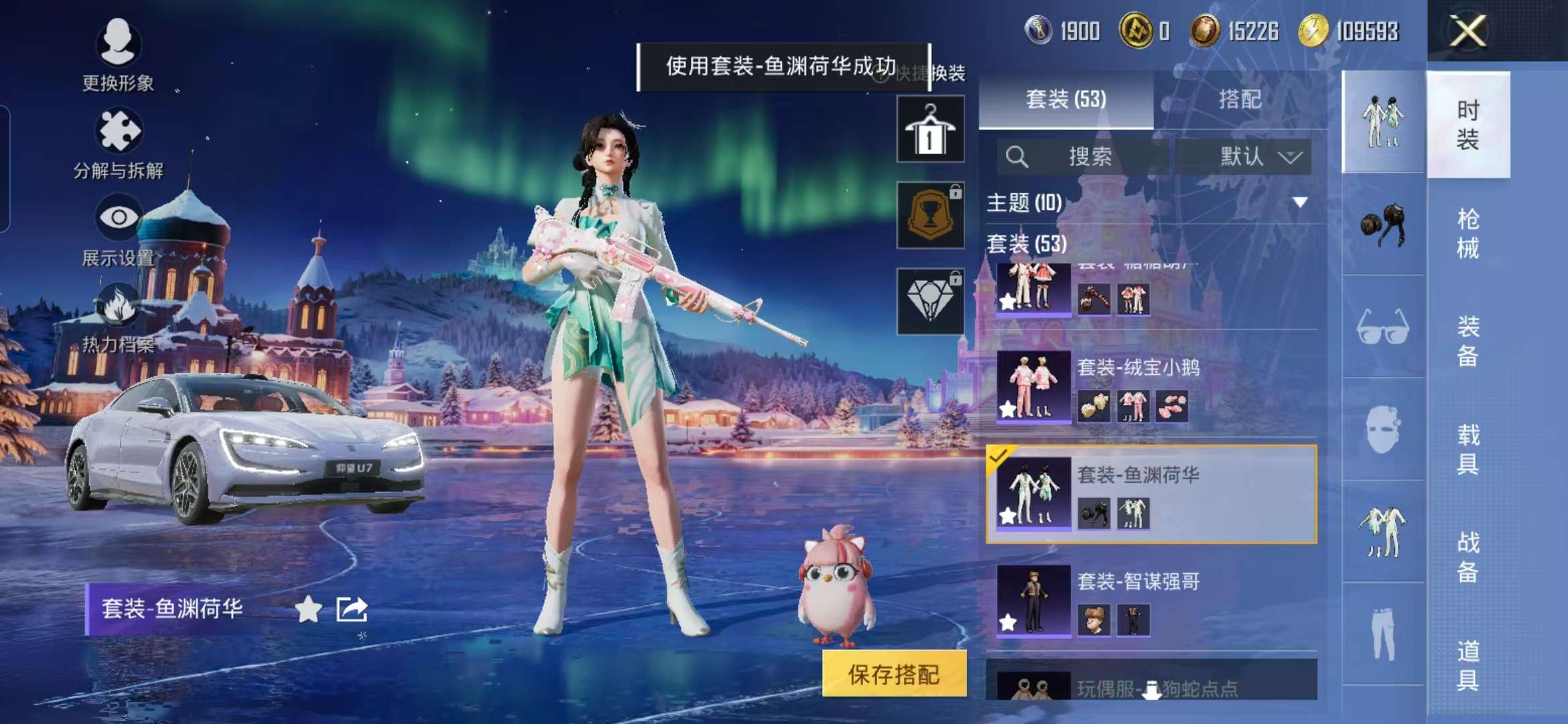Select the shirt wardrobe icon above trophy
This screenshot has height=724, width=1568.
[930, 129]
